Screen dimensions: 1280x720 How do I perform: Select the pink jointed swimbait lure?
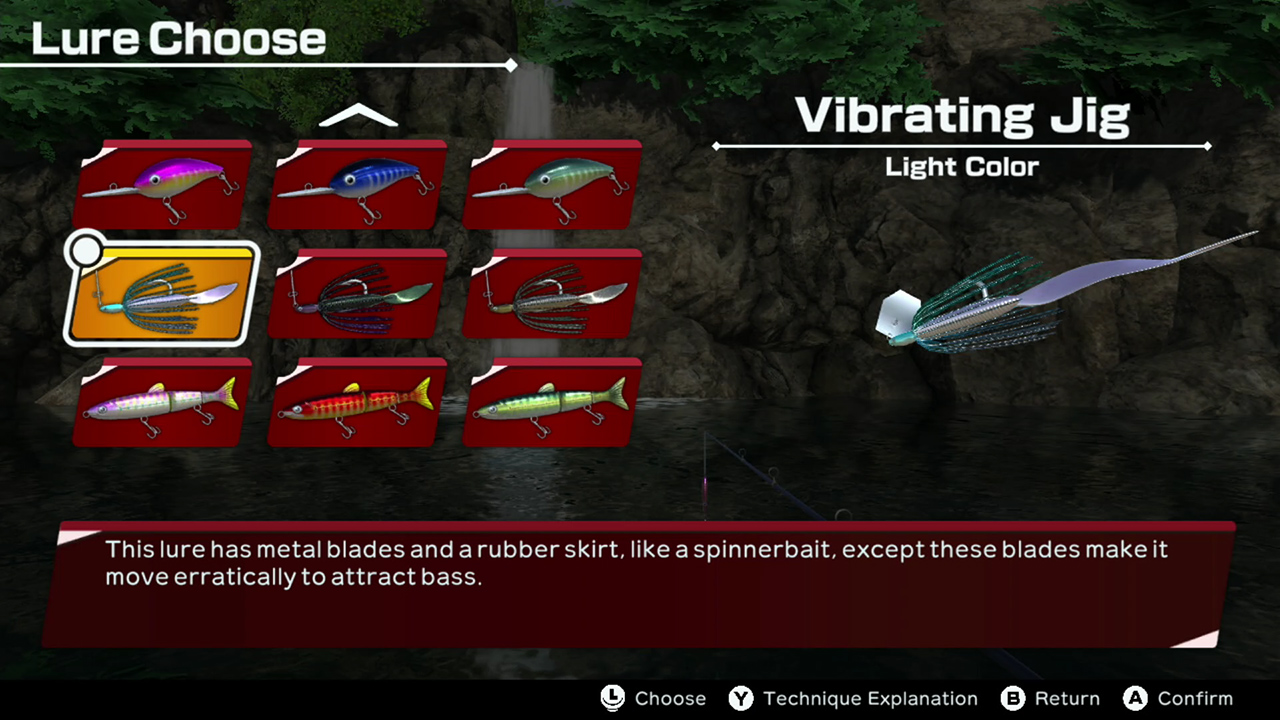[x=160, y=400]
